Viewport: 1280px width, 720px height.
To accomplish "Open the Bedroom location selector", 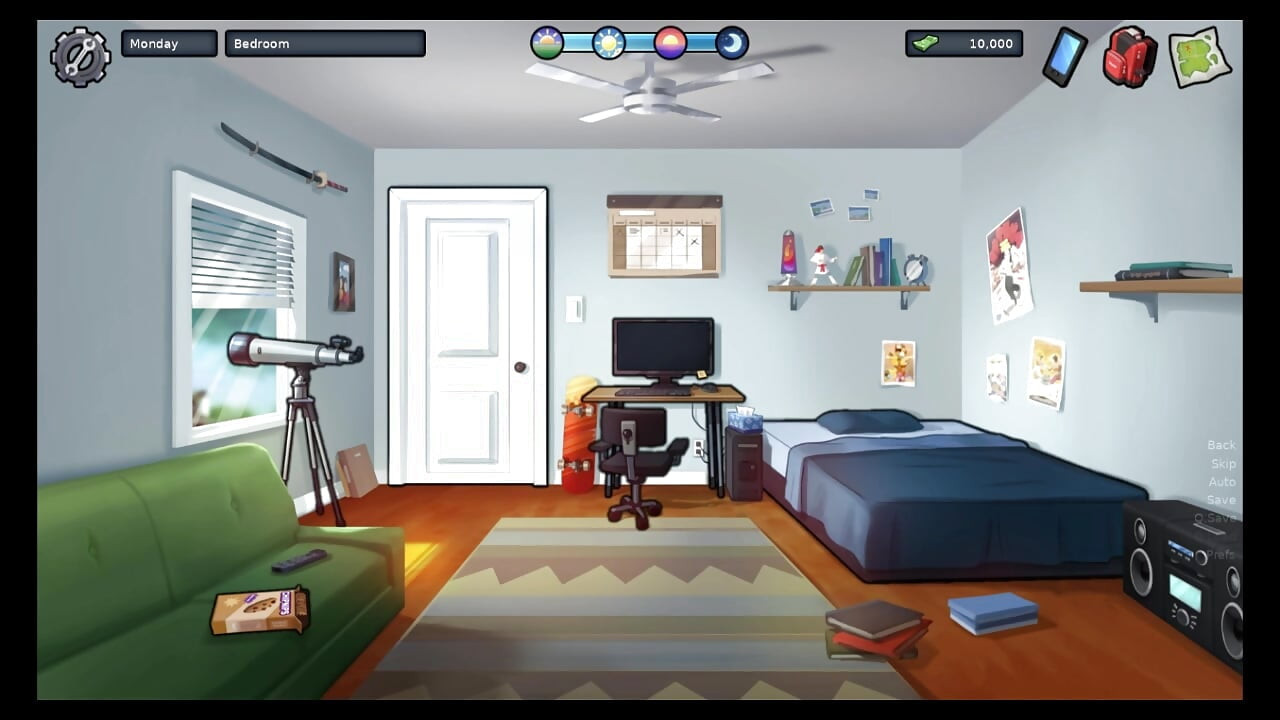I will (x=325, y=43).
